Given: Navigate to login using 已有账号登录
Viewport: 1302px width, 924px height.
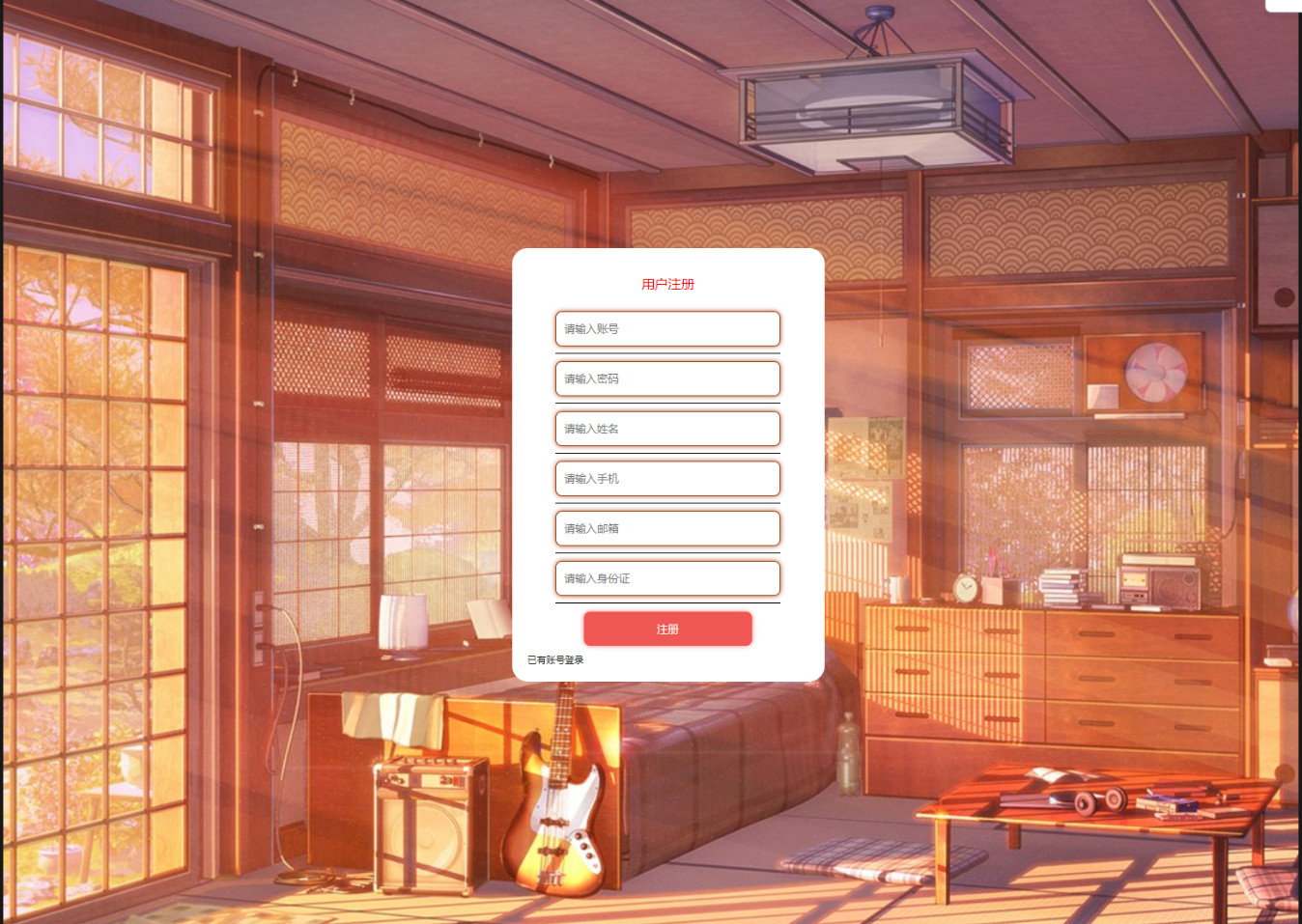Looking at the screenshot, I should (556, 661).
